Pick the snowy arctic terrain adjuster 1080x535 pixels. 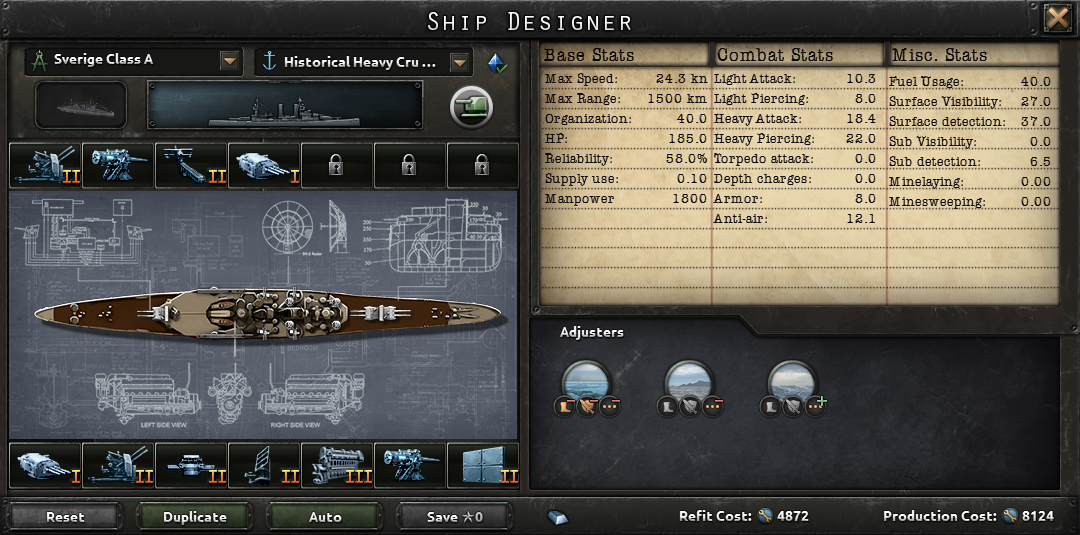coord(792,381)
